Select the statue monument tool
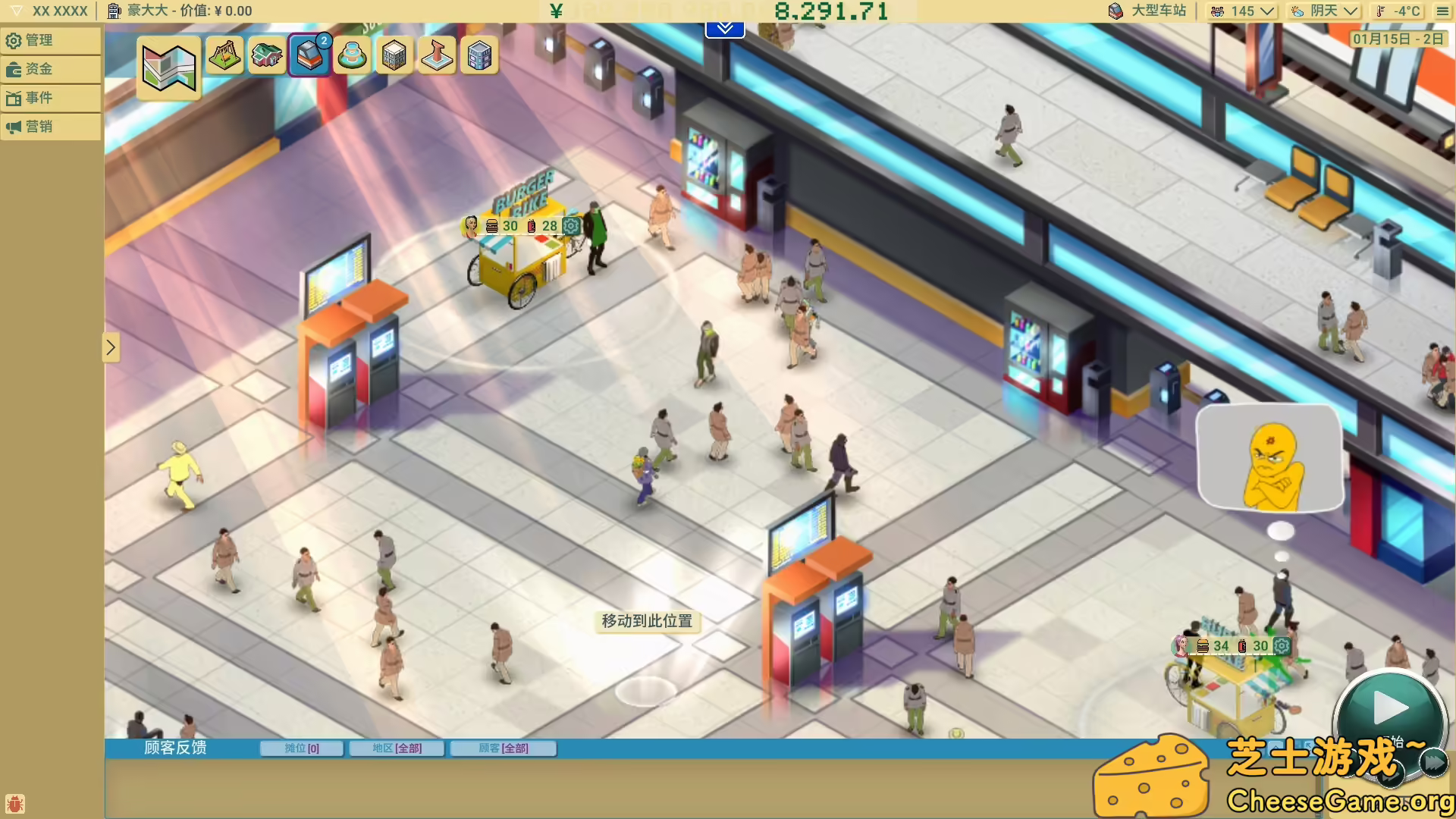 tap(437, 55)
